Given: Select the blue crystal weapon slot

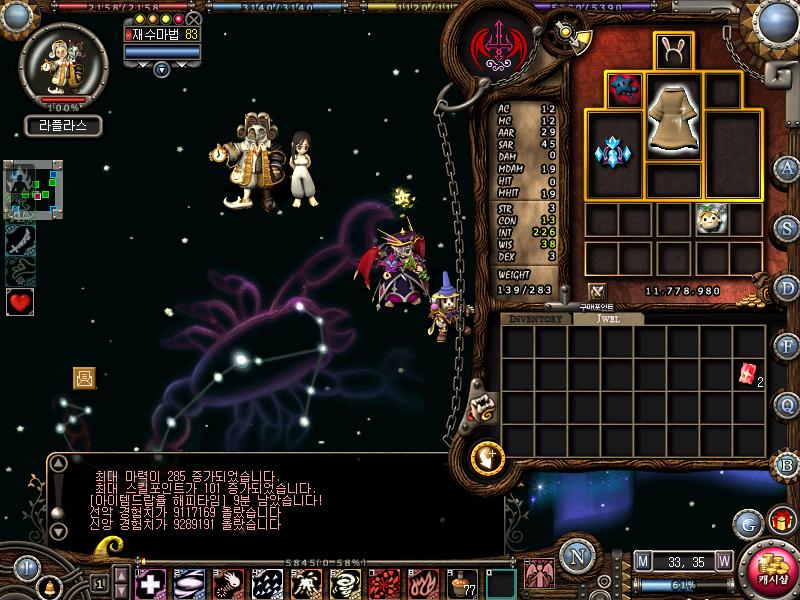Looking at the screenshot, I should point(612,154).
